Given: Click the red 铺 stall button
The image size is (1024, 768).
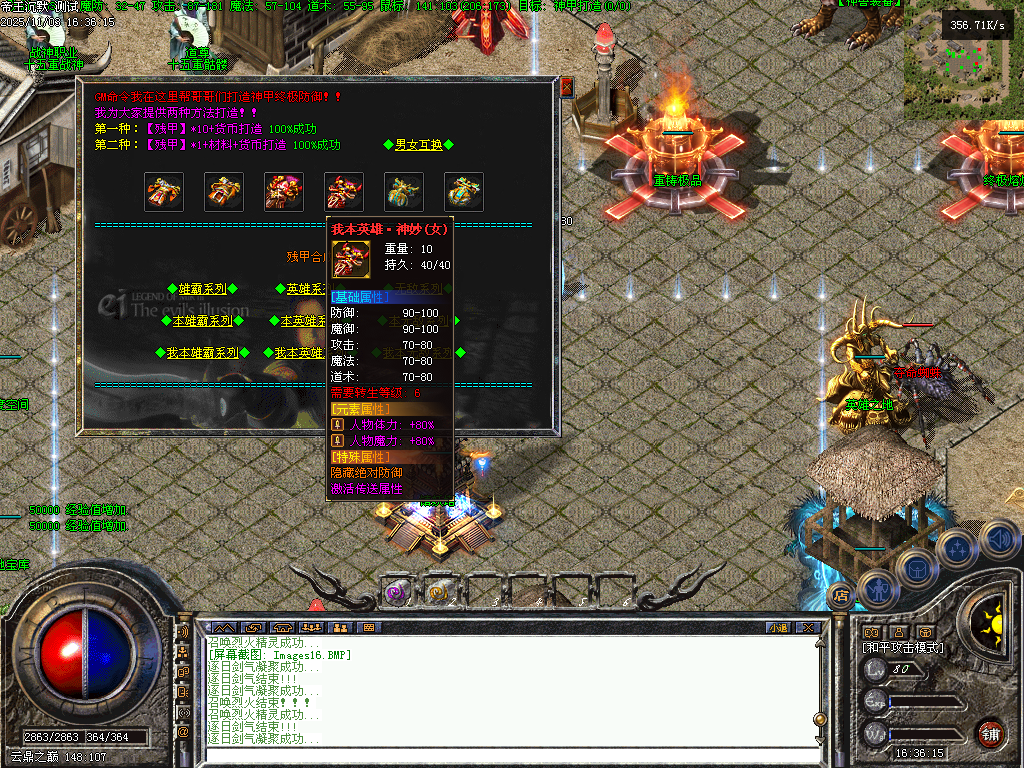Looking at the screenshot, I should click(990, 734).
